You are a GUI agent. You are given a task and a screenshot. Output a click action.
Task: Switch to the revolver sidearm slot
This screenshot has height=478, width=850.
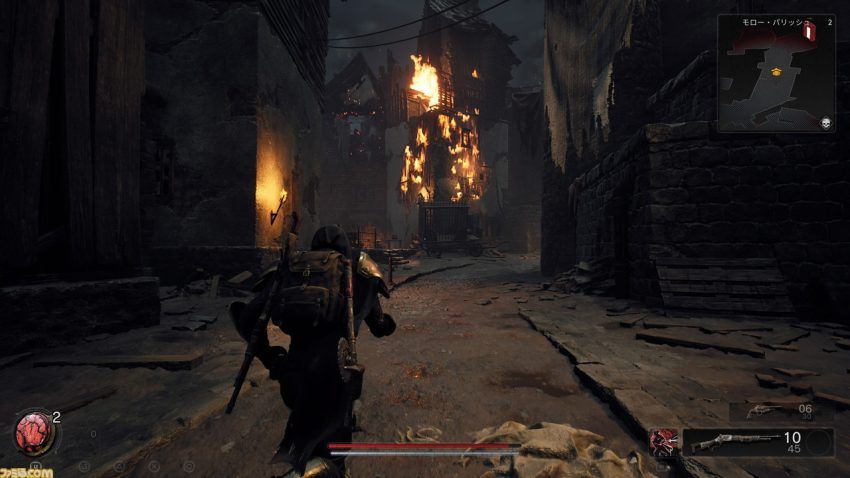(x=760, y=410)
